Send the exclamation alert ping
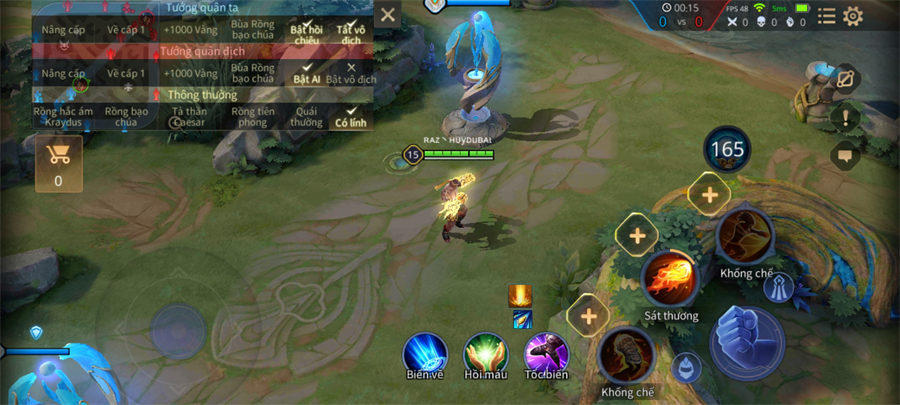900x405 pixels. pos(846,118)
